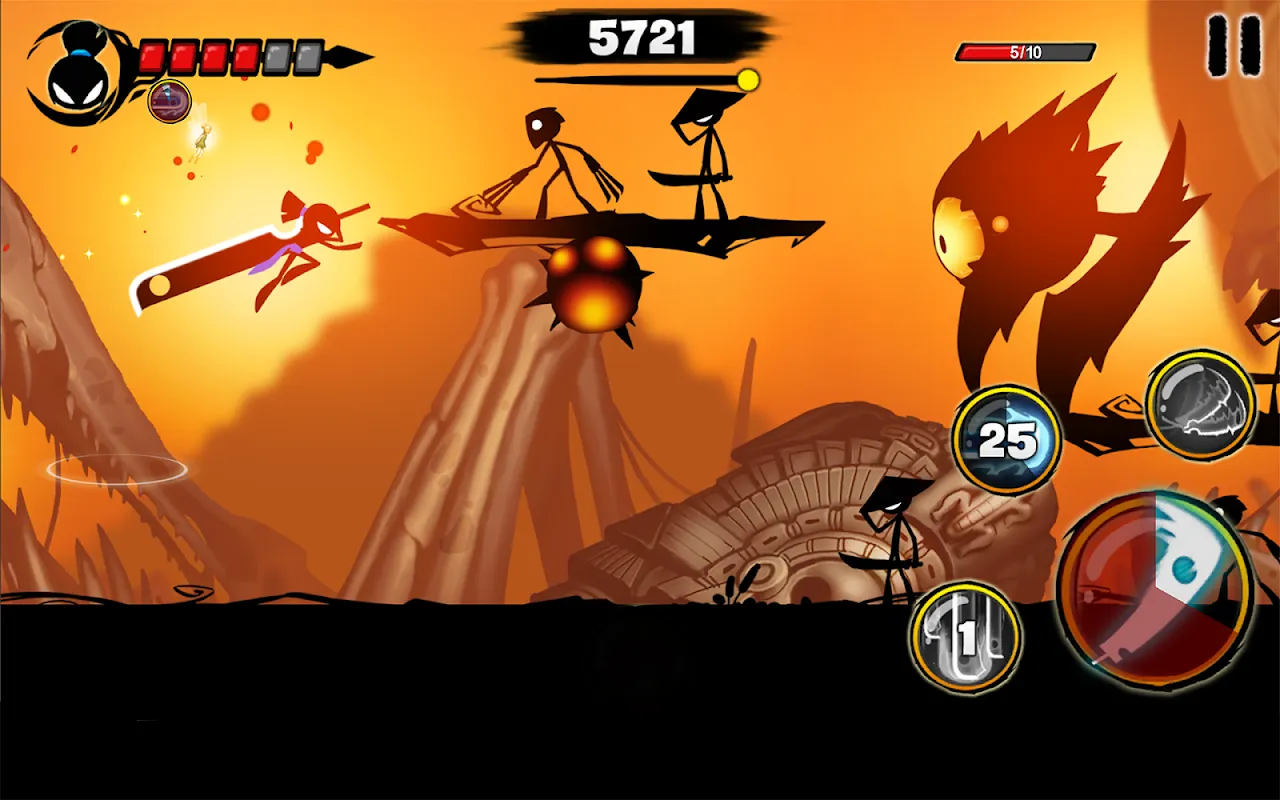1280x800 pixels.
Task: Tap the 5/10 kill counter label
Action: tap(1027, 48)
